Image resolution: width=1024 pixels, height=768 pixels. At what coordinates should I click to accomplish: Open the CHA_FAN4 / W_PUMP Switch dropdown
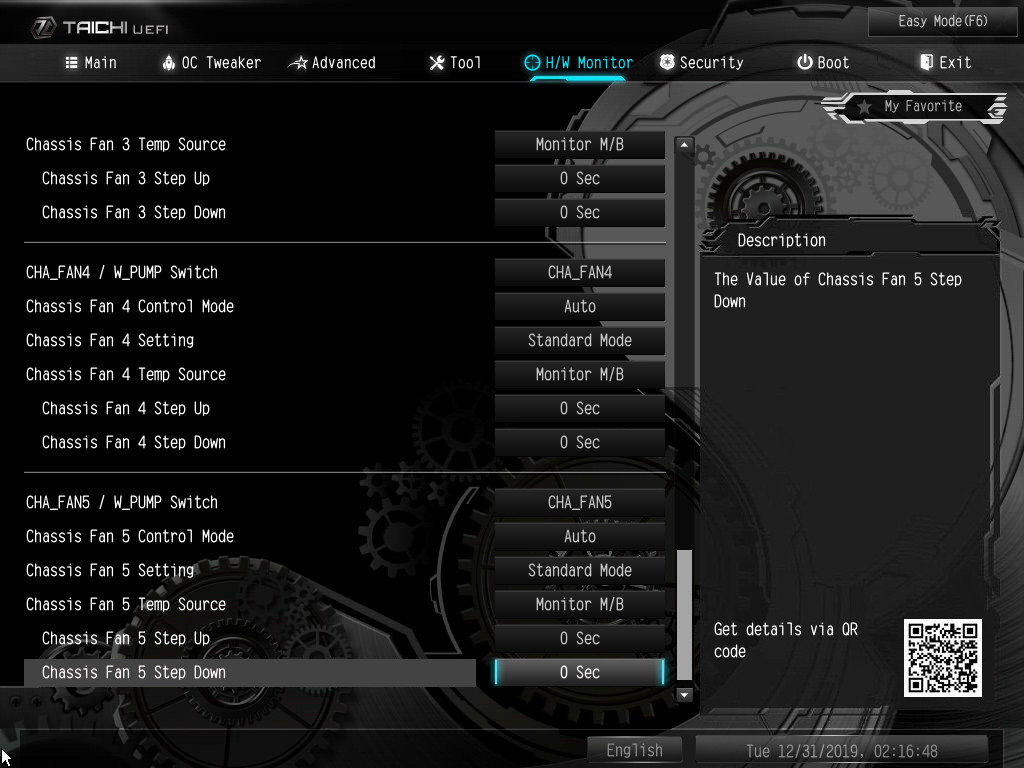pyautogui.click(x=580, y=272)
